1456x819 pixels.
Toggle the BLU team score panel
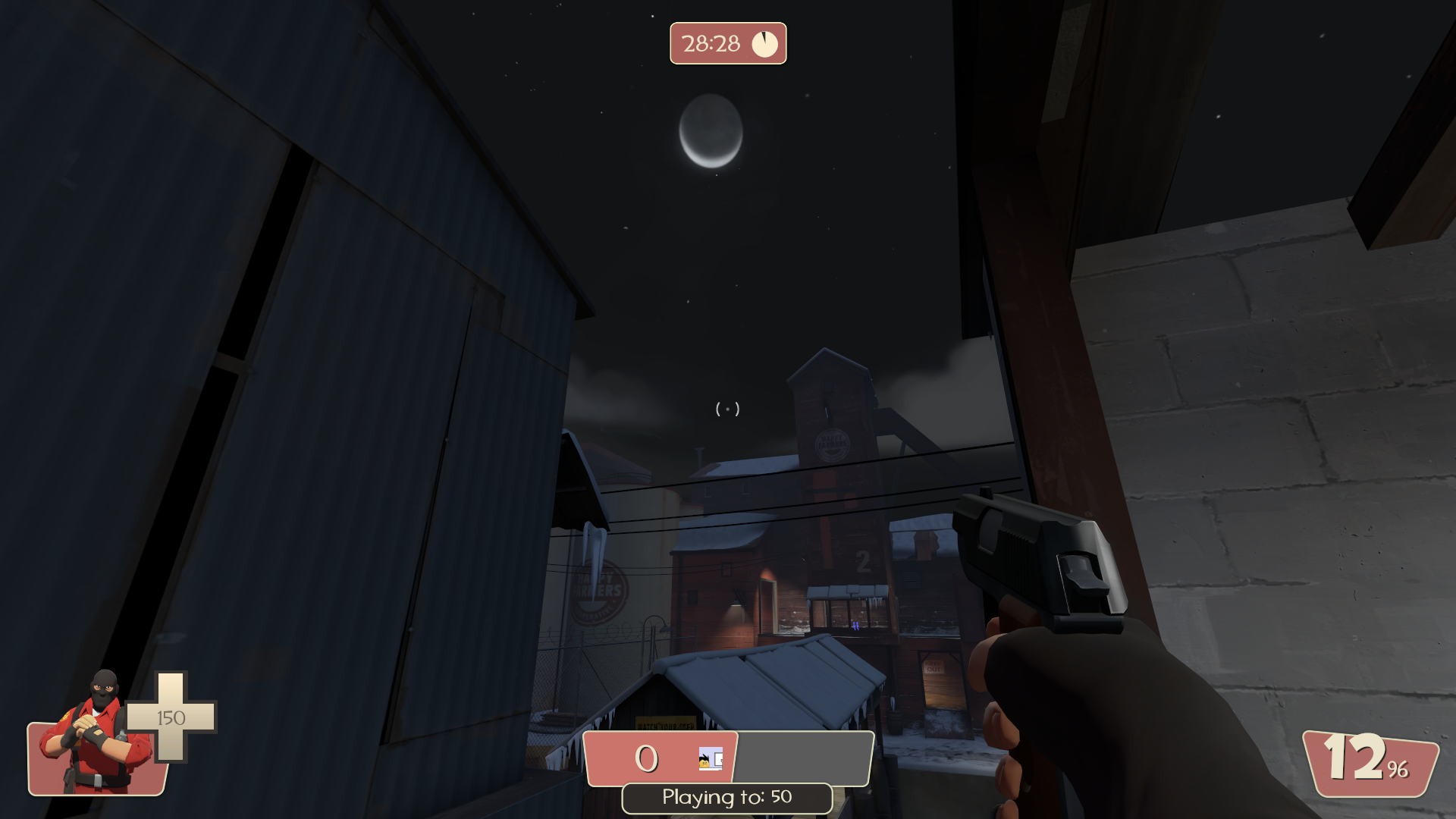[804, 760]
